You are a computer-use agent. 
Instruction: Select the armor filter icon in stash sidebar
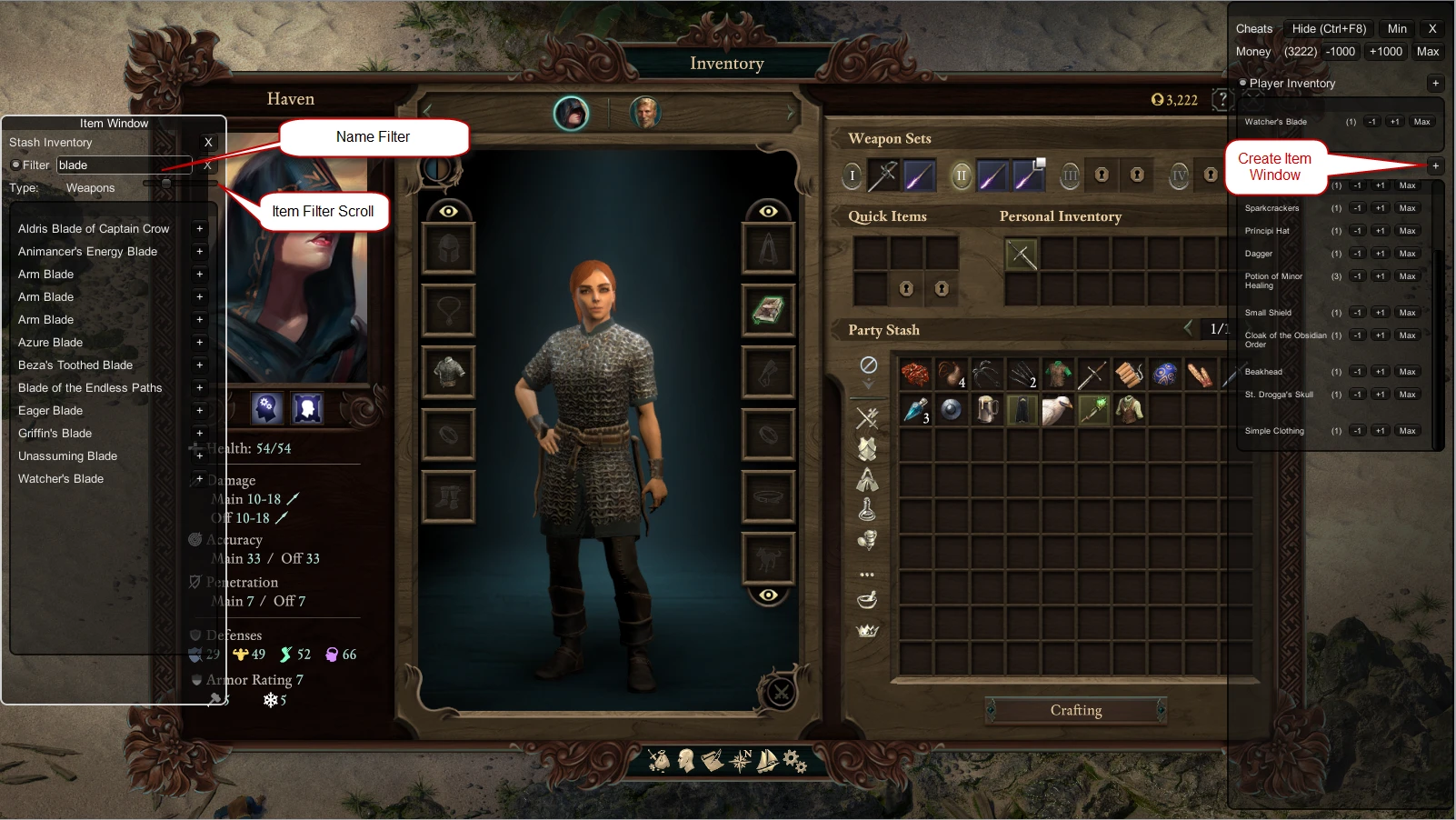[869, 448]
